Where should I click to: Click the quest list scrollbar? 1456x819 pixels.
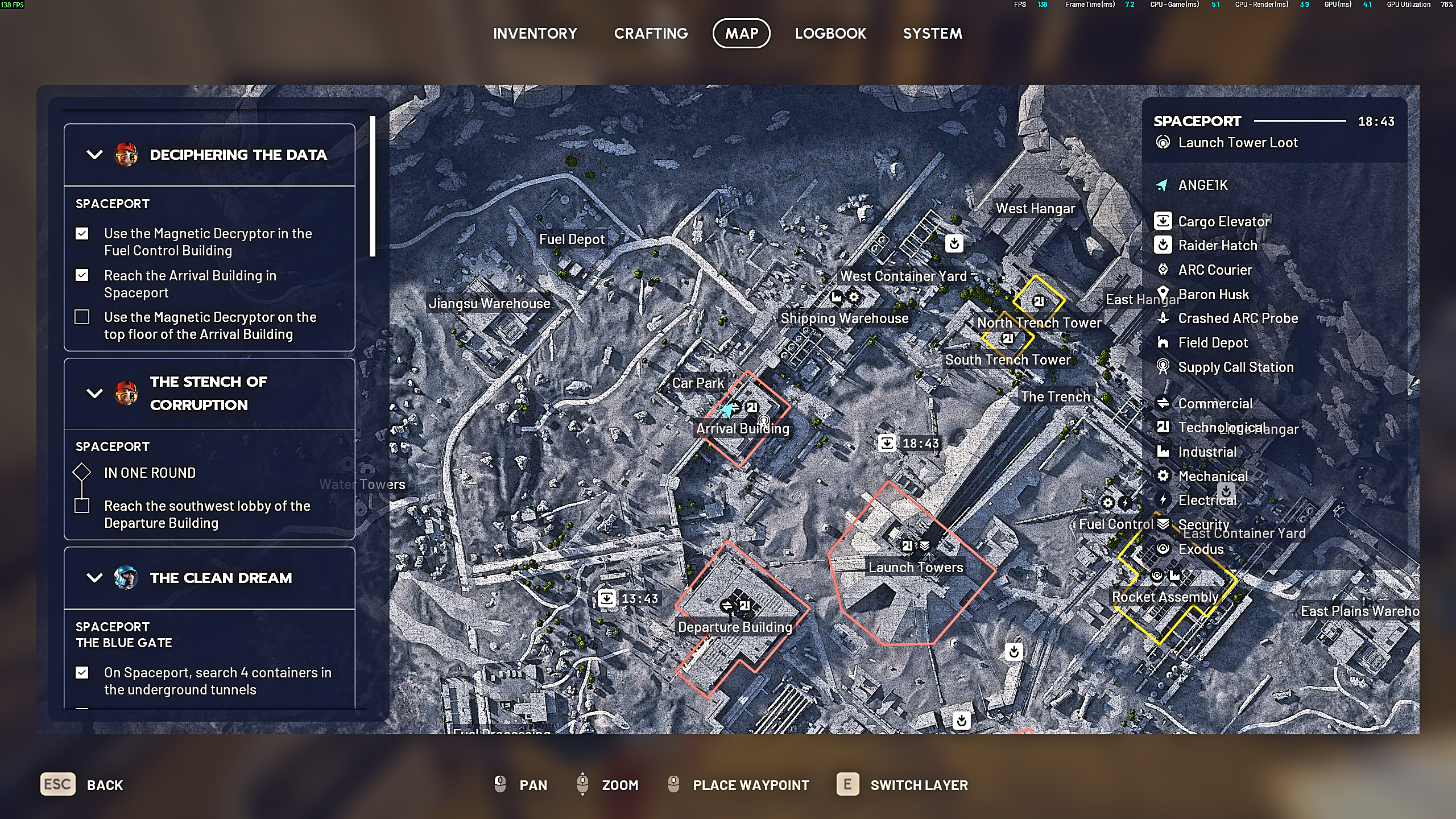point(373,187)
